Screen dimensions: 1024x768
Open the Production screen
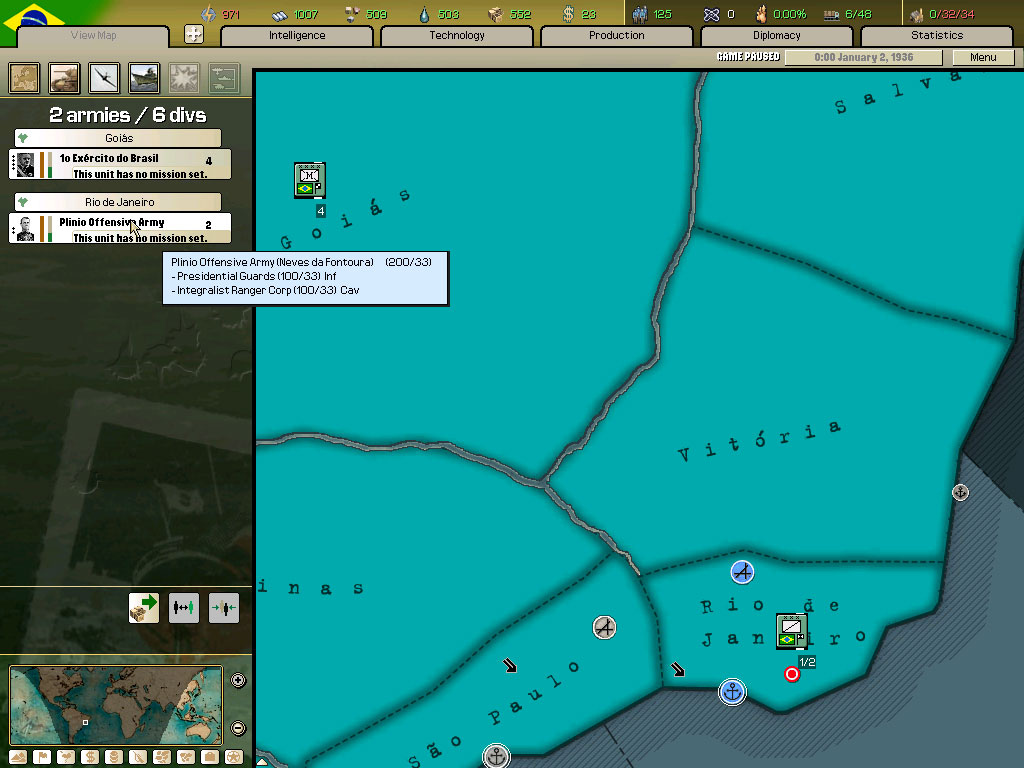(617, 36)
